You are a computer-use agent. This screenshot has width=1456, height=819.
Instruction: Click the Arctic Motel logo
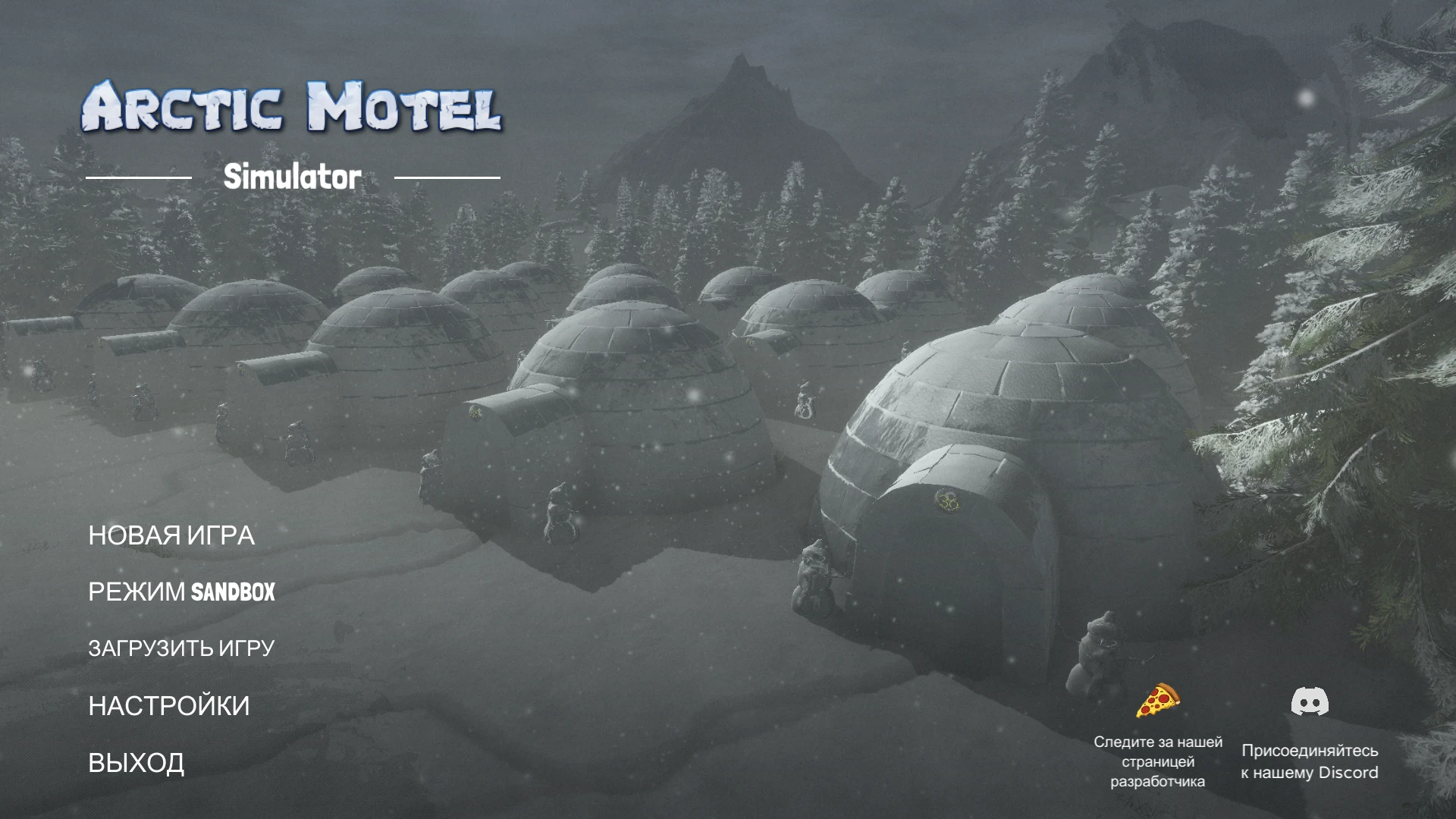(x=294, y=106)
